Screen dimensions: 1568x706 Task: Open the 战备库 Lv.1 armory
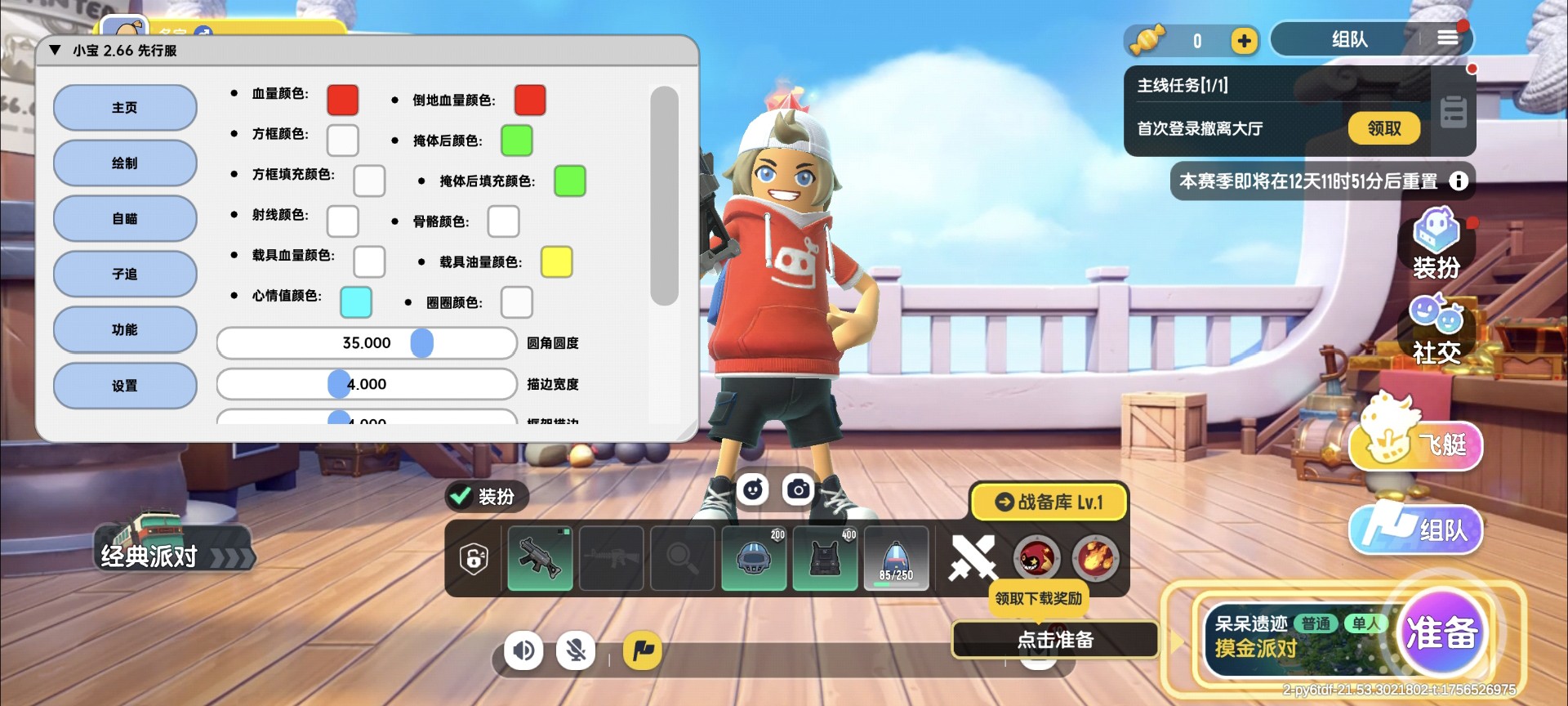(x=1049, y=502)
